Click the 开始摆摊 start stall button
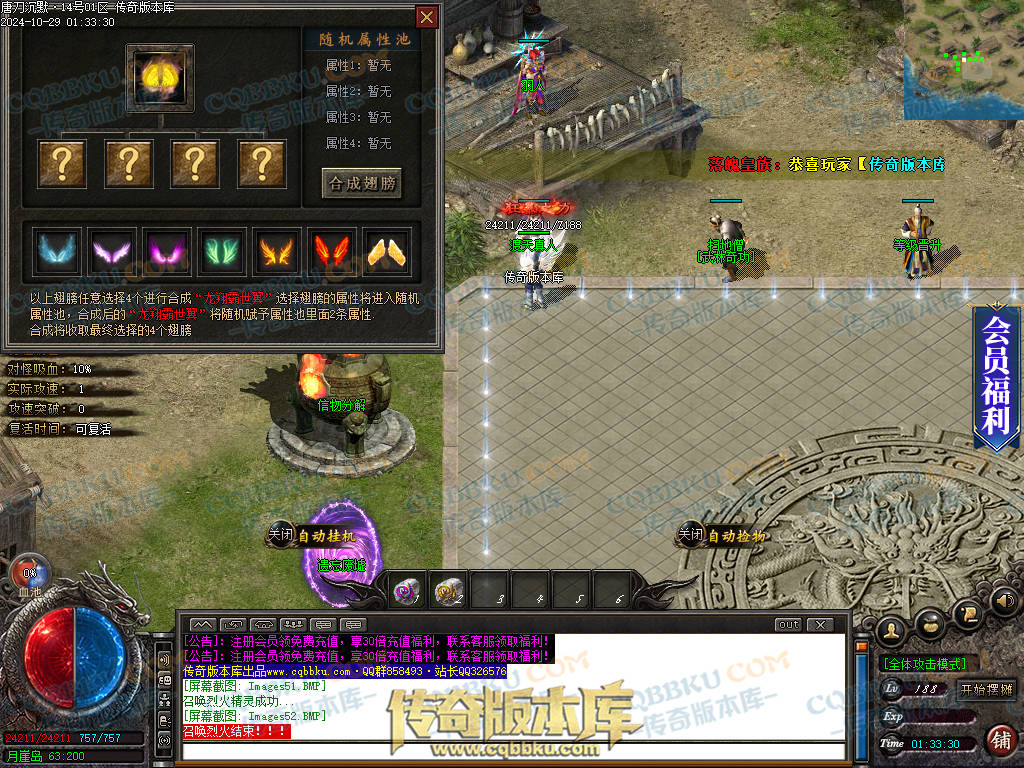Viewport: 1024px width, 768px height. pos(985,690)
